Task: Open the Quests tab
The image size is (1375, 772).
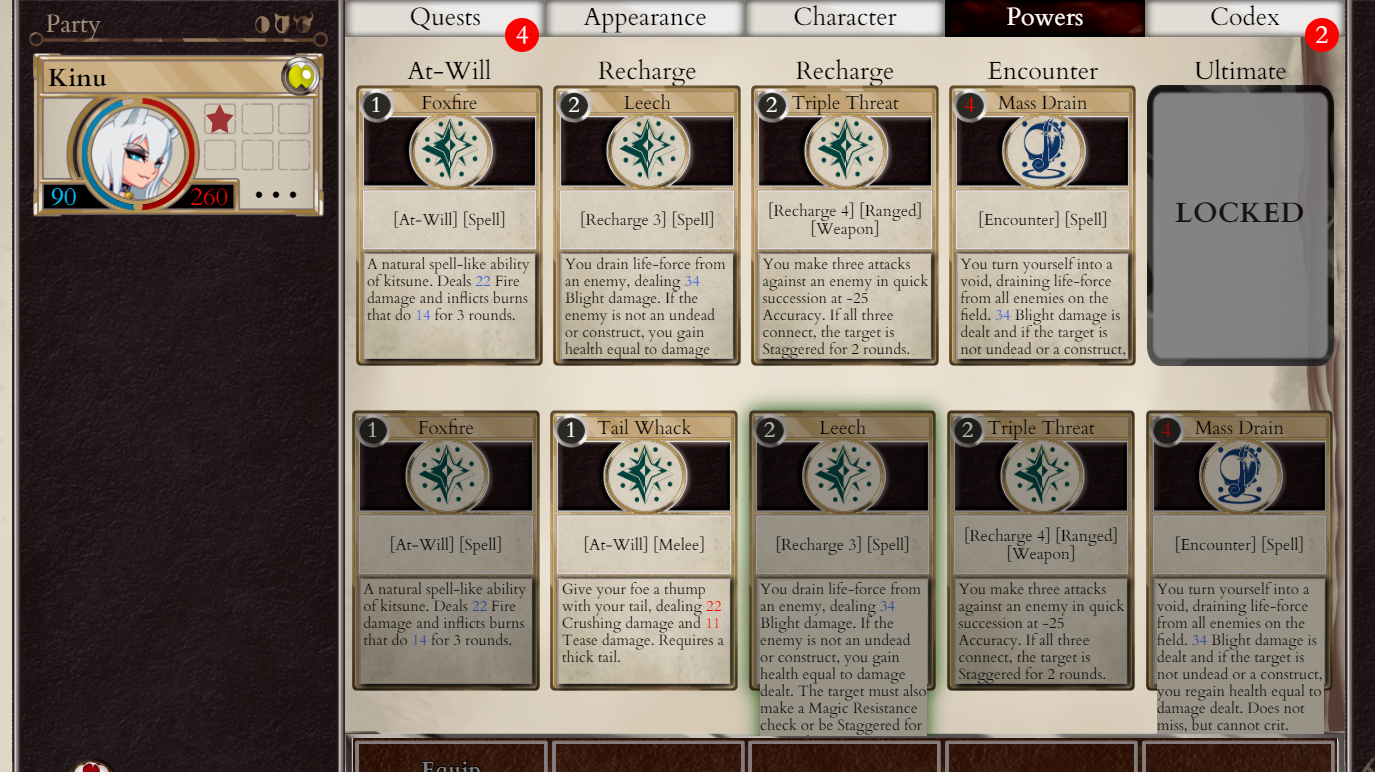Action: (445, 18)
